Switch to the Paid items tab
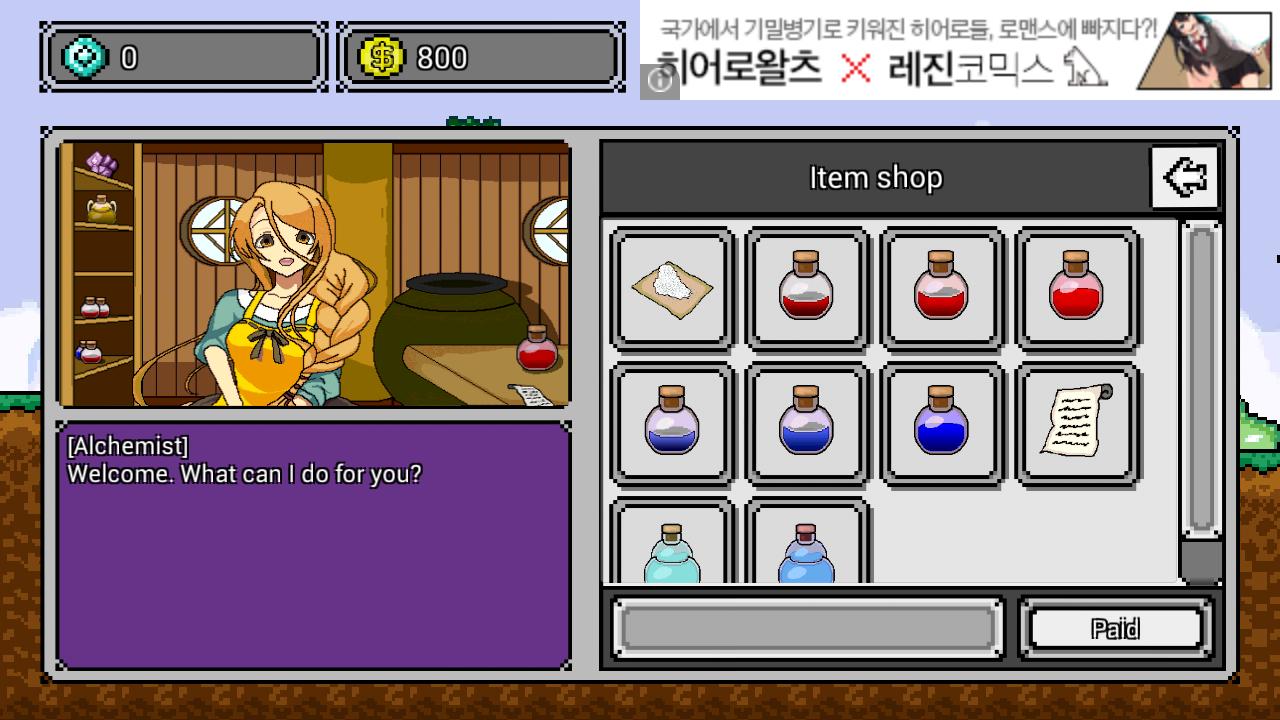The image size is (1280, 720). click(x=1115, y=627)
